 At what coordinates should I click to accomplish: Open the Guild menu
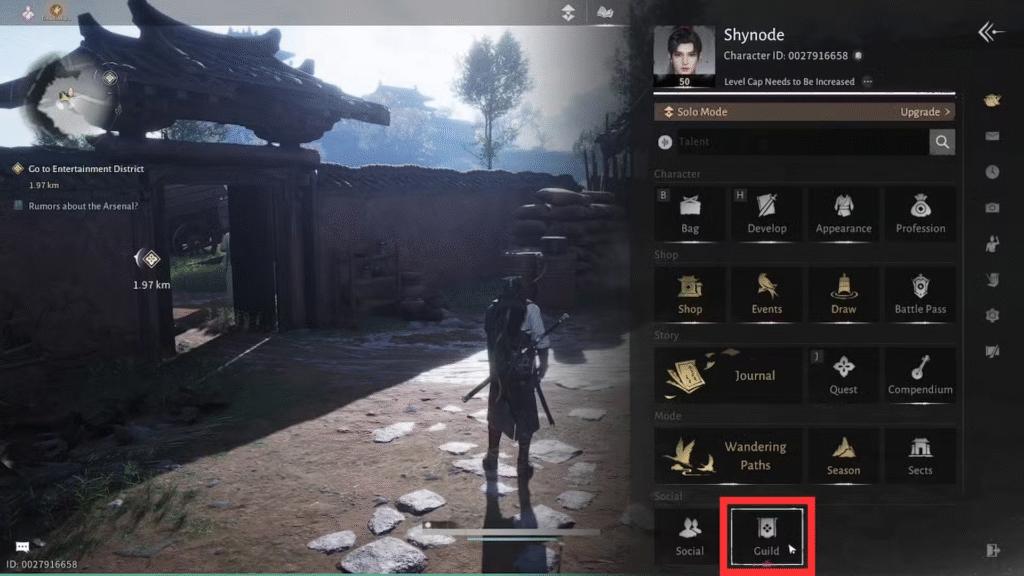pyautogui.click(x=767, y=536)
